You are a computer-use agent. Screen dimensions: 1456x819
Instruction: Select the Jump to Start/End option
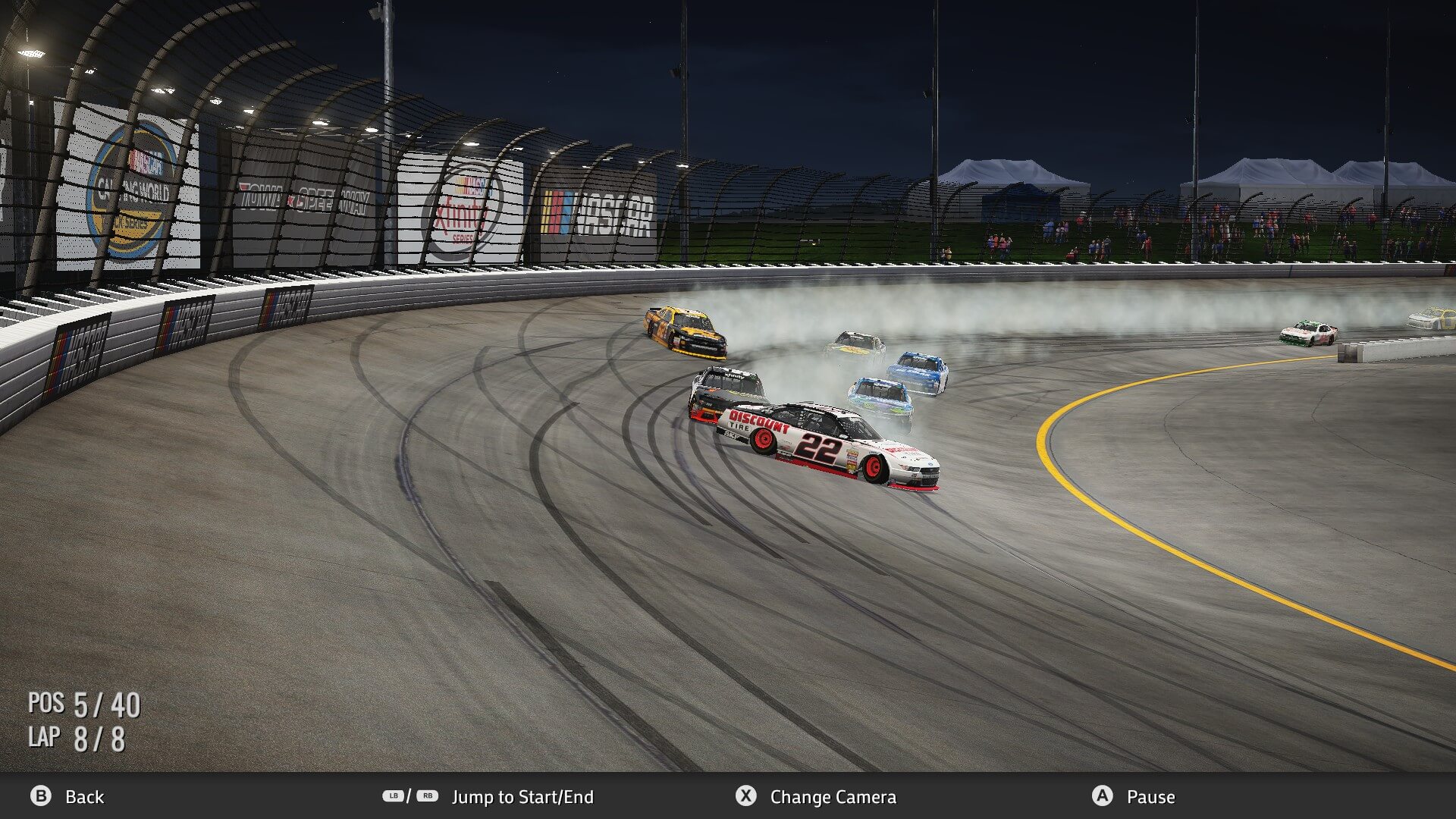coord(522,797)
